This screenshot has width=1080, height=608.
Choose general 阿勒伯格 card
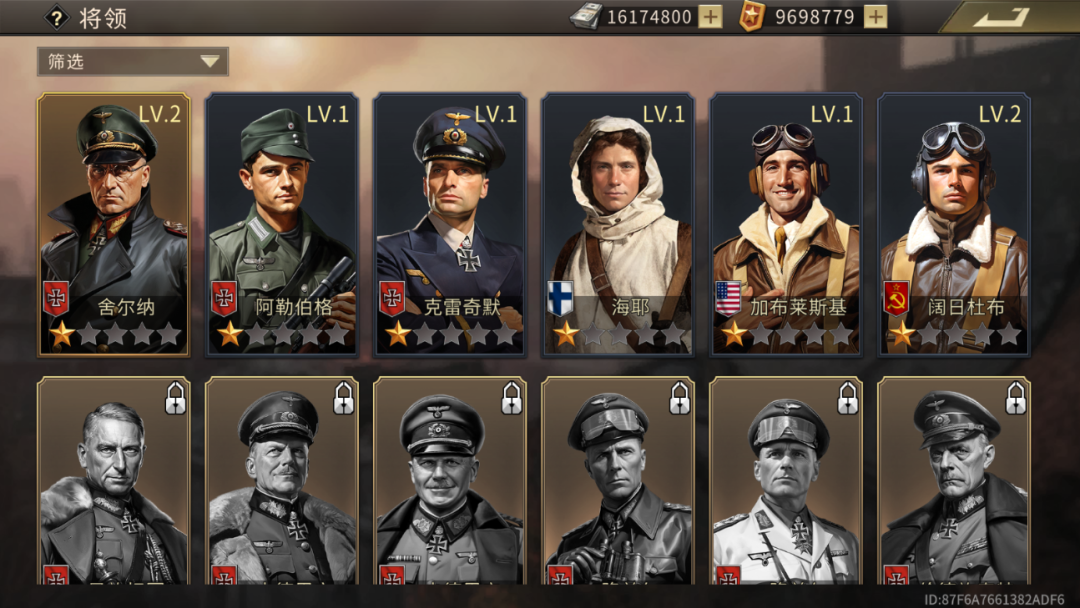(x=282, y=225)
